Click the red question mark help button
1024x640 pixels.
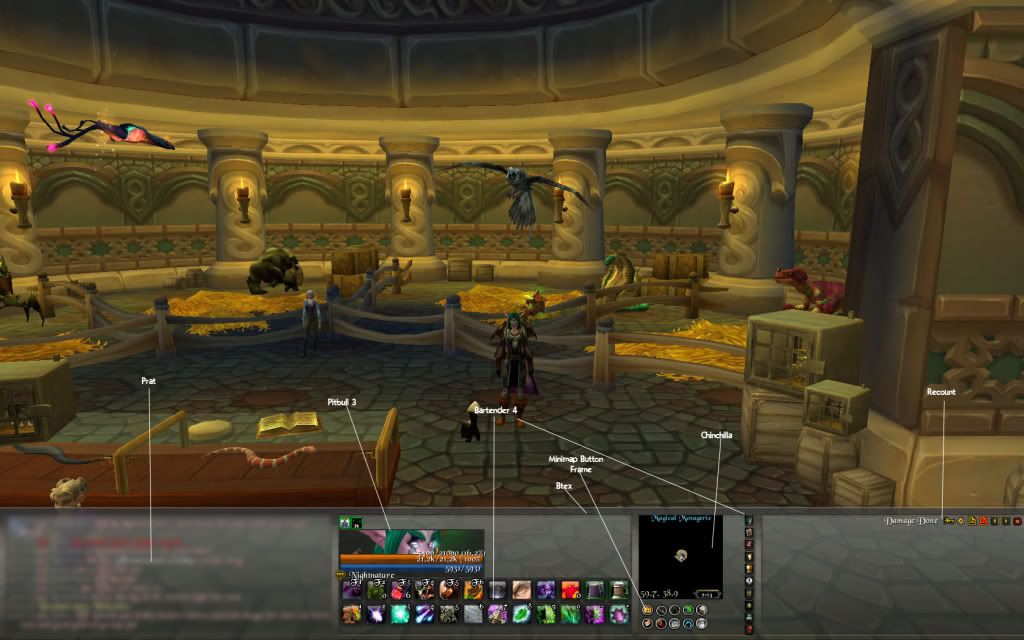click(x=748, y=629)
